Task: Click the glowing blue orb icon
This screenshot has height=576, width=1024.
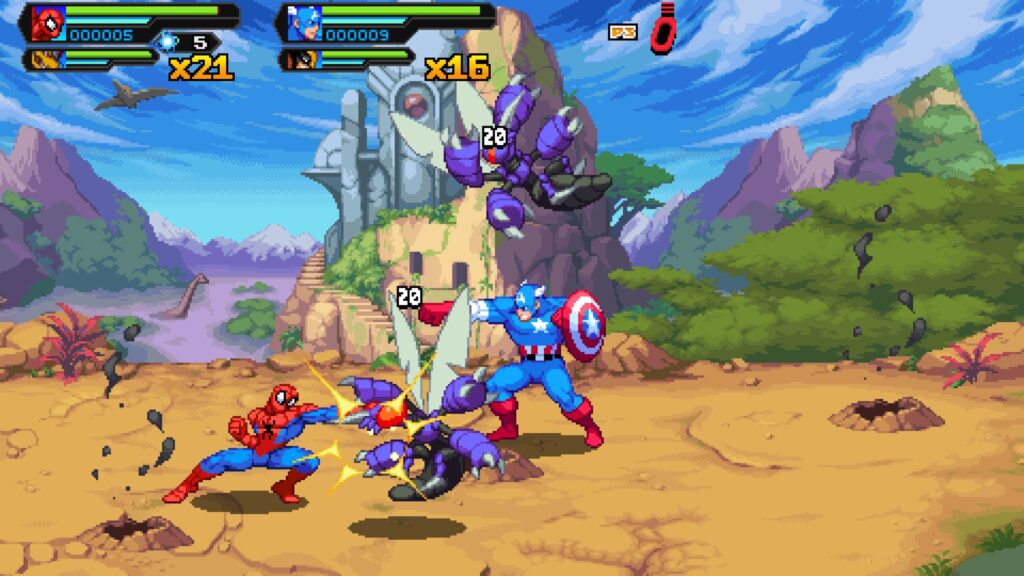Action: click(x=168, y=41)
